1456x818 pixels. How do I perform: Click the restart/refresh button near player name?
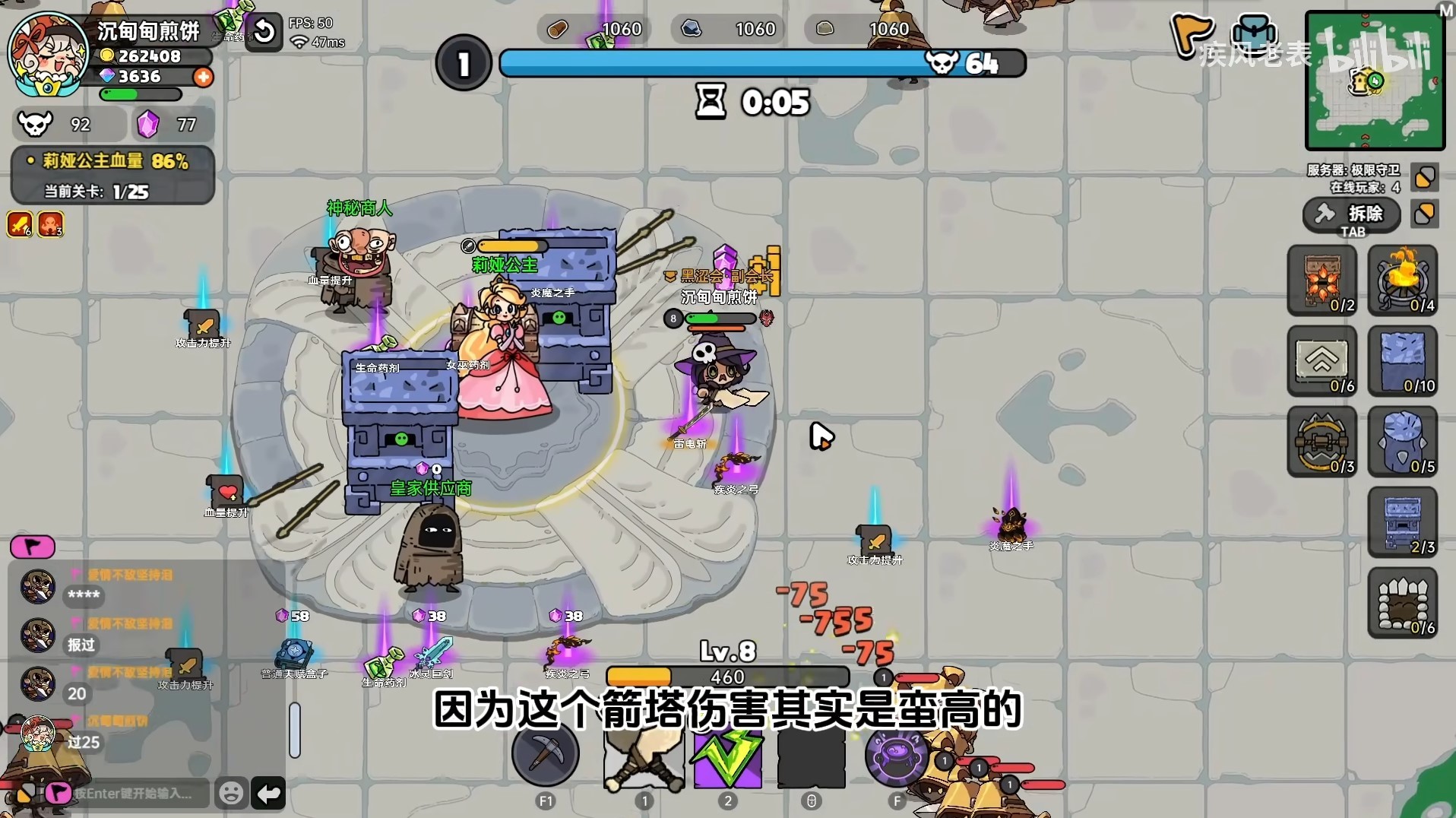coord(264,33)
